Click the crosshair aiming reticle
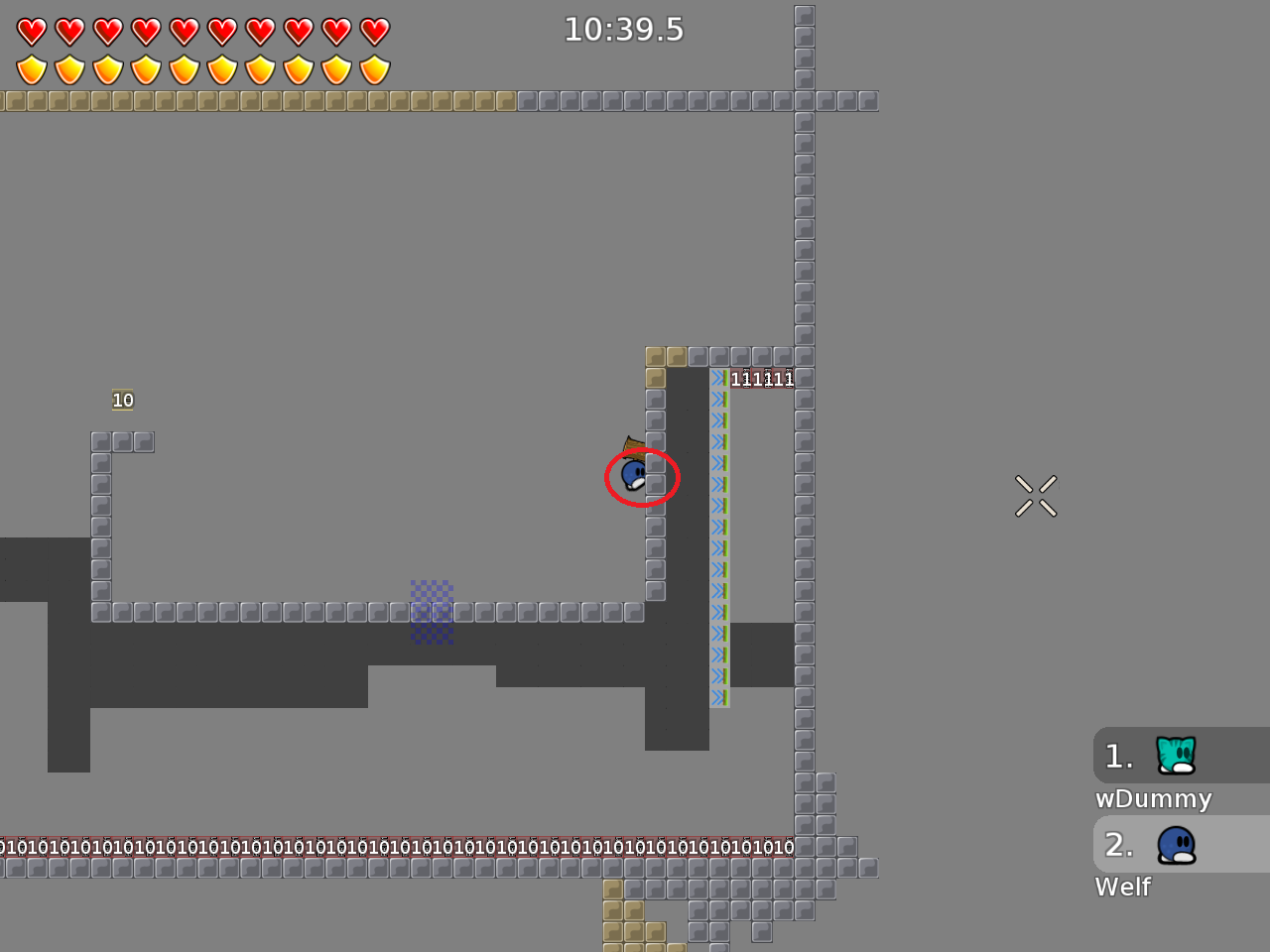The width and height of the screenshot is (1270, 952). click(x=1036, y=496)
